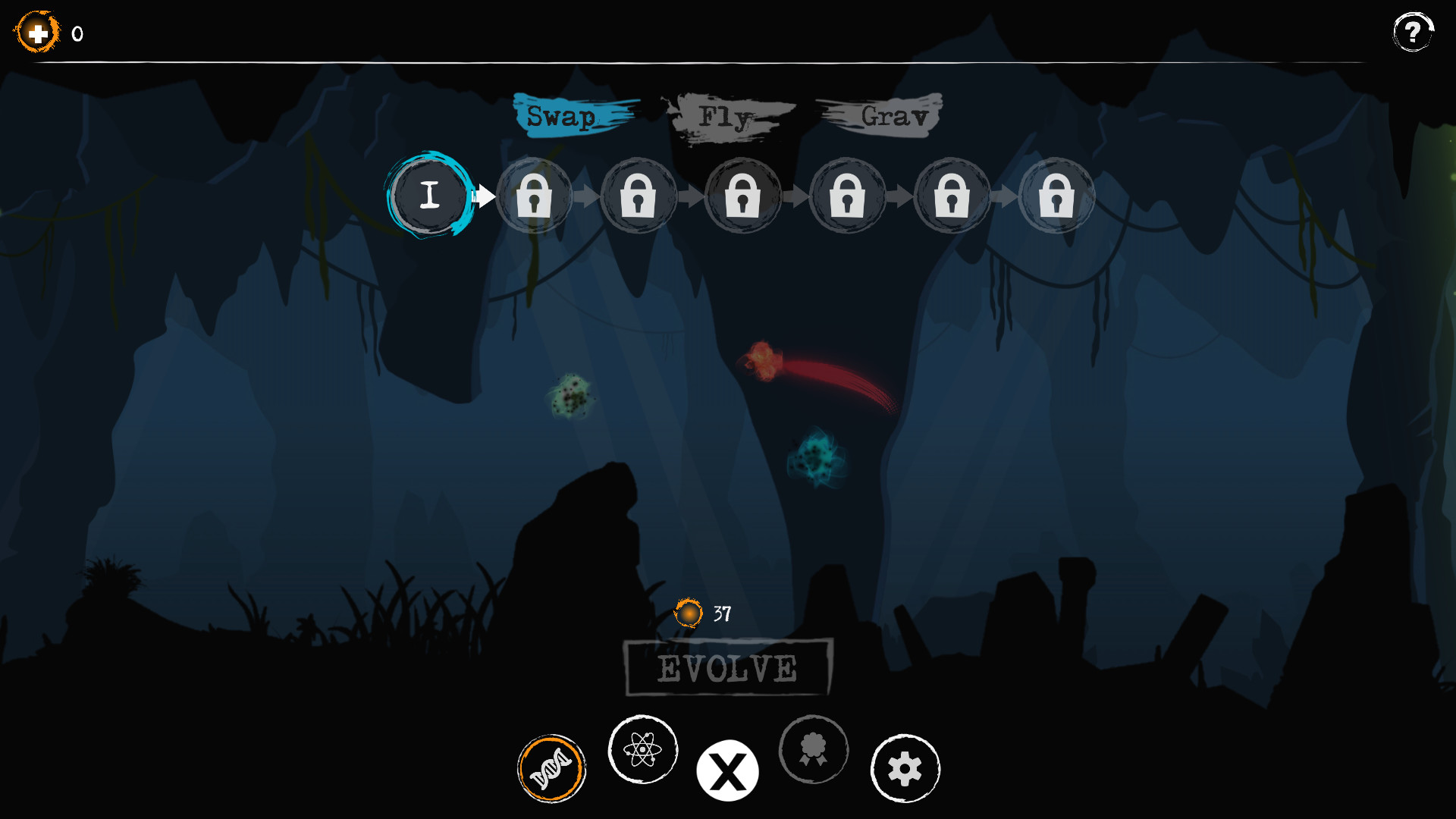The width and height of the screenshot is (1456, 819).
Task: Click the arrow after the stage I node
Action: pyautogui.click(x=483, y=196)
